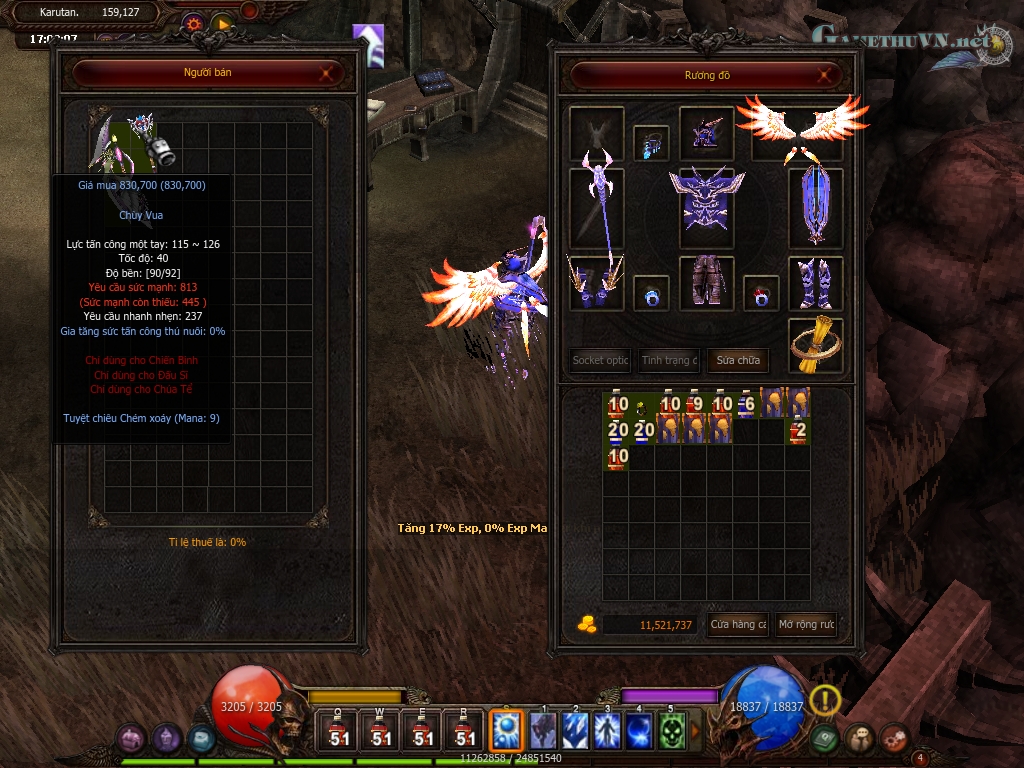Screen dimensions: 1024x768
Task: Select the equipped purple chest armor
Action: coord(707,207)
